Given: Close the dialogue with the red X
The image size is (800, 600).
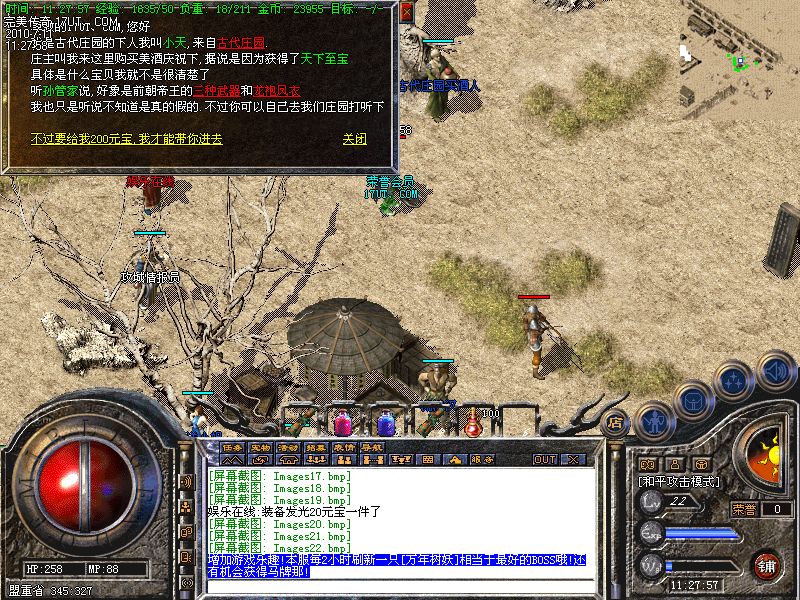Looking at the screenshot, I should click(x=408, y=11).
